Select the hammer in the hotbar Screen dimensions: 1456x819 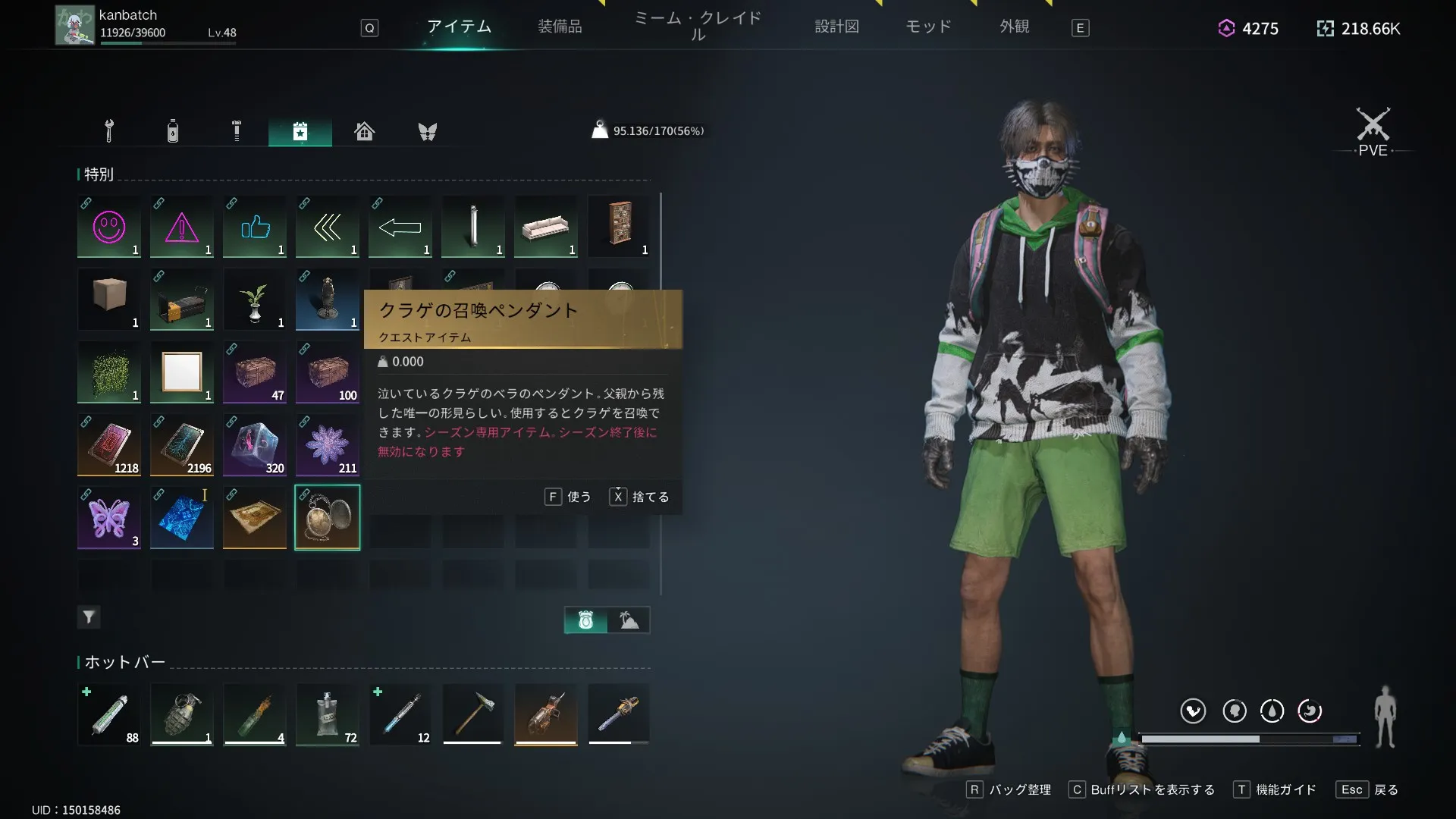click(x=473, y=715)
